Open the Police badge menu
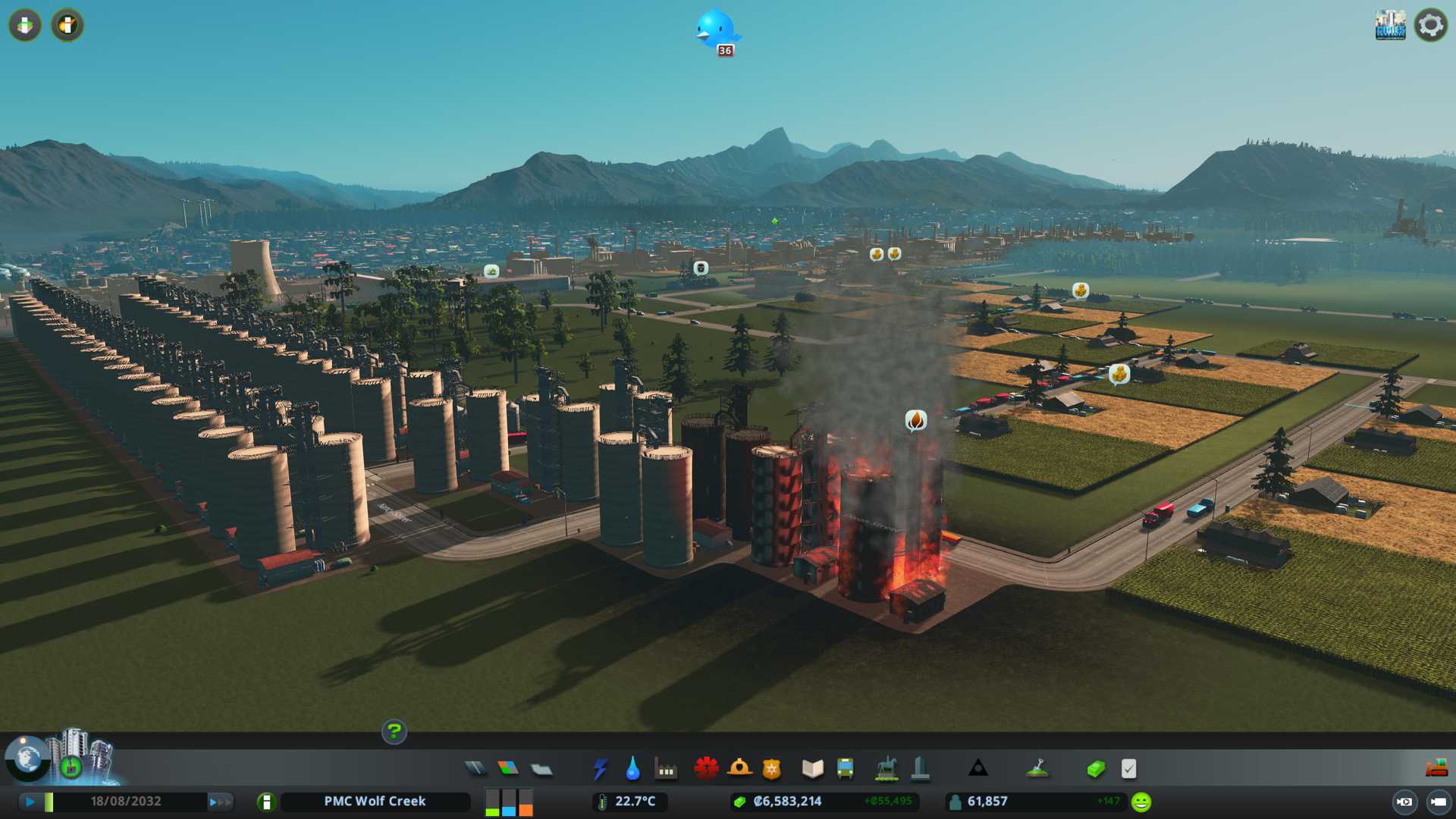Screen dimensions: 1456x819 (772, 769)
